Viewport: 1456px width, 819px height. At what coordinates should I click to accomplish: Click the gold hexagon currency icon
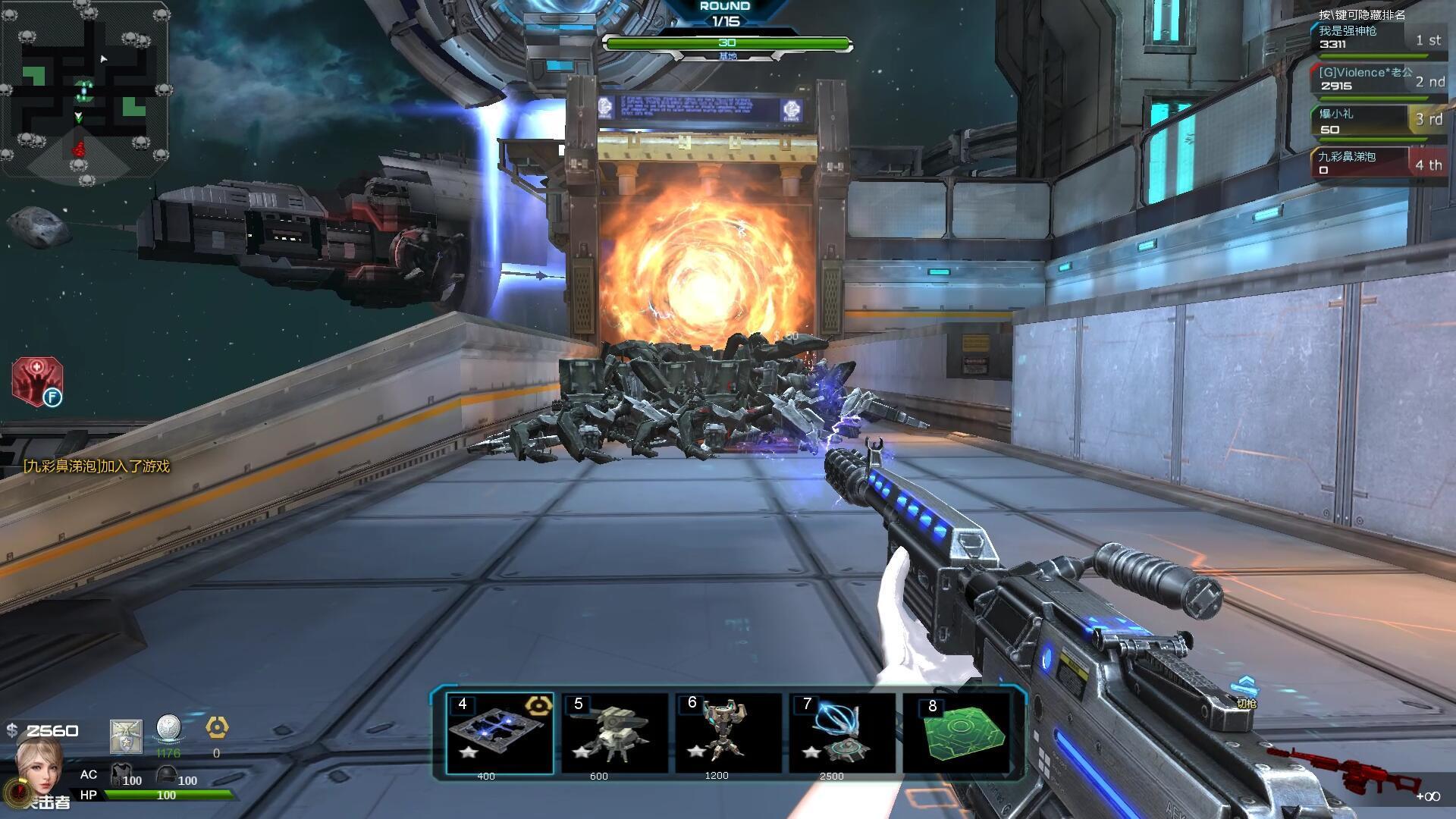217,728
